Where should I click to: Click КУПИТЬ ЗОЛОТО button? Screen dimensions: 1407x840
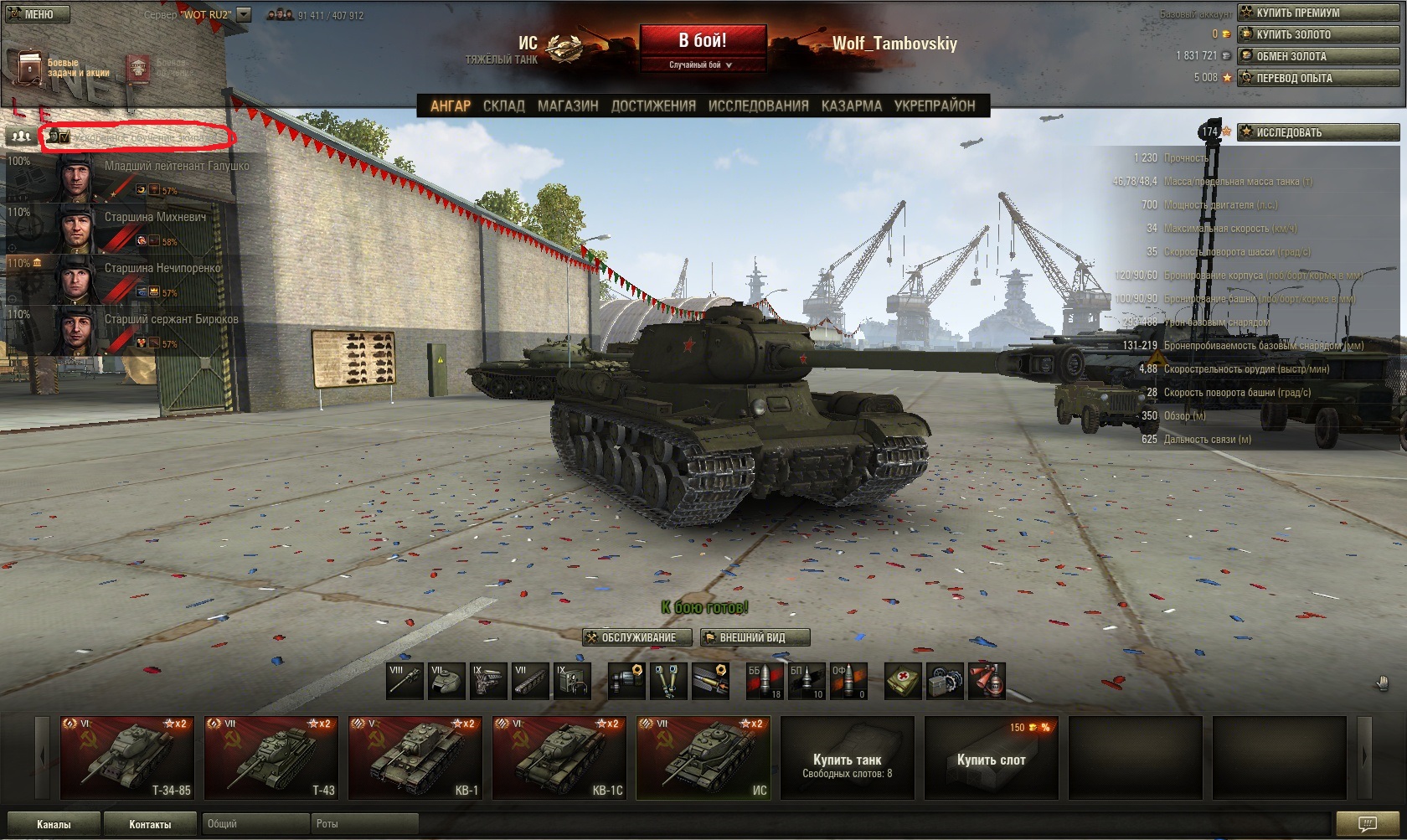click(1317, 34)
